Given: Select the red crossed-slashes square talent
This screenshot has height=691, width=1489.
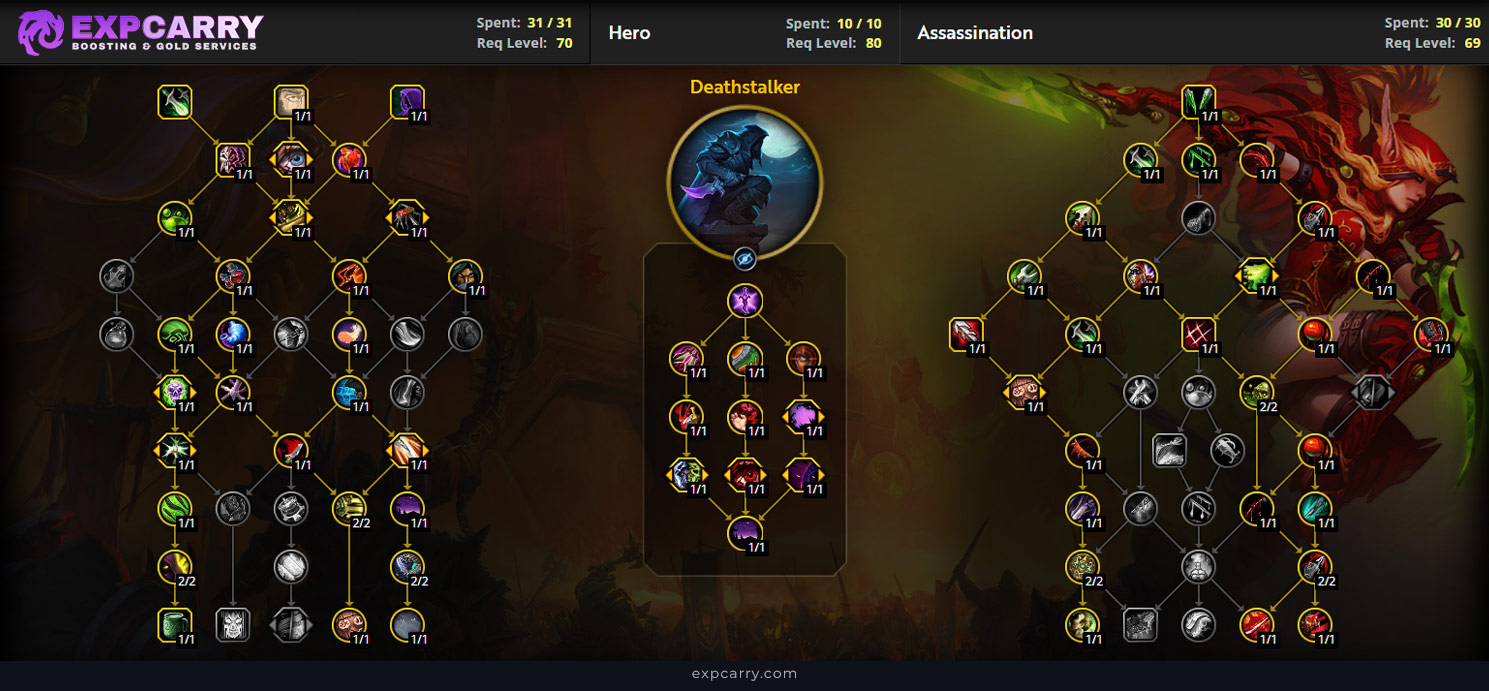Looking at the screenshot, I should coord(1198,334).
